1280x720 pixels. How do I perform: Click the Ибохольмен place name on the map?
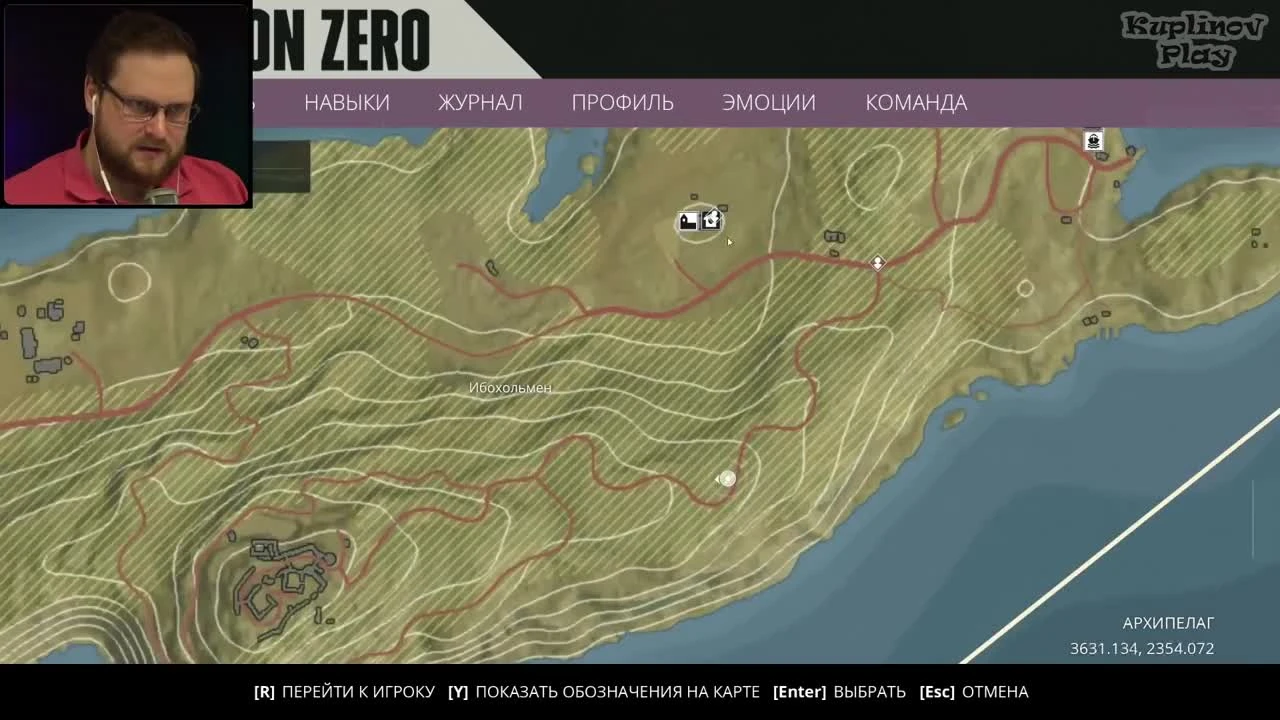511,388
